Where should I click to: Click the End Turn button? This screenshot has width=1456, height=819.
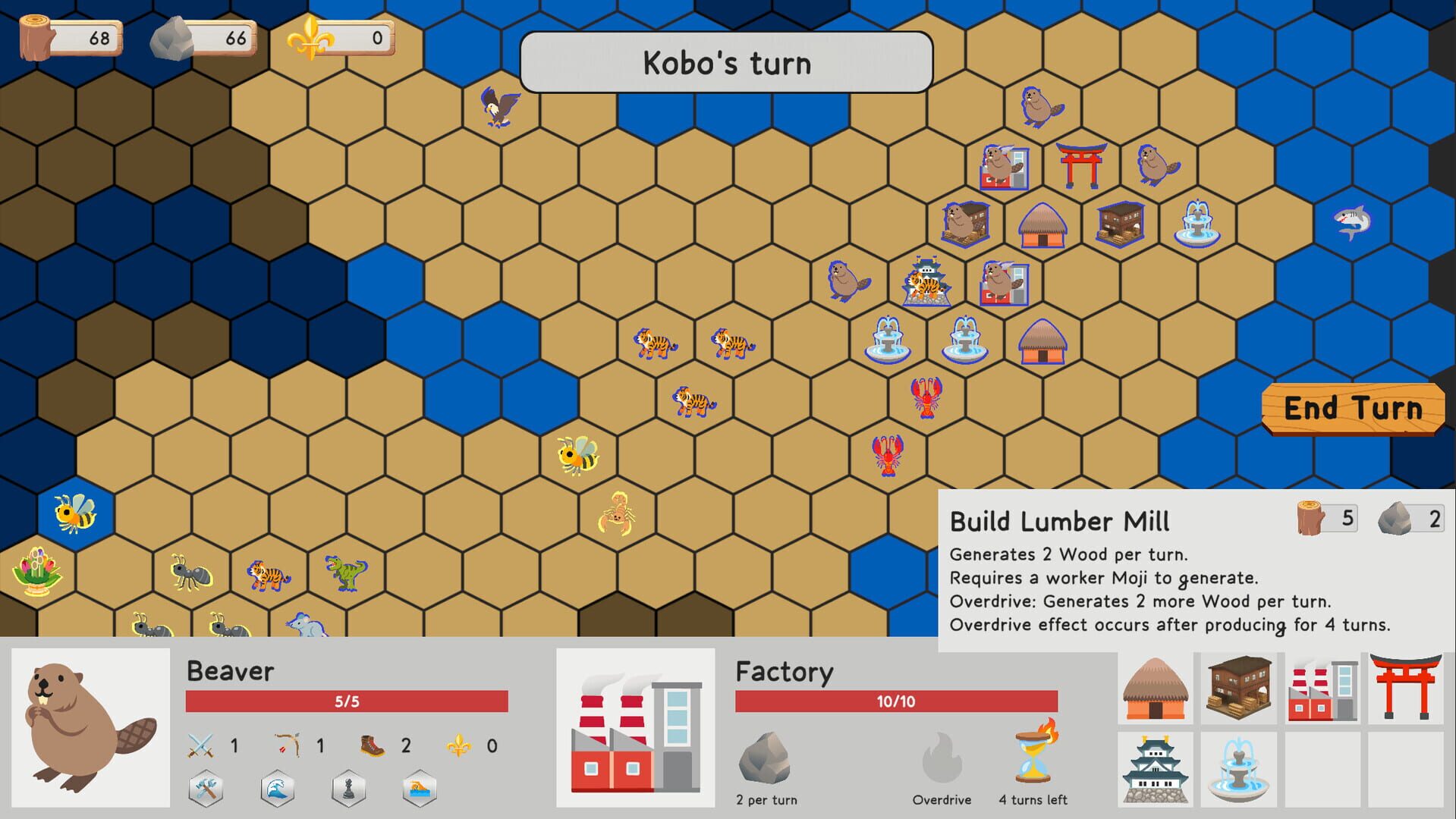tap(1356, 408)
